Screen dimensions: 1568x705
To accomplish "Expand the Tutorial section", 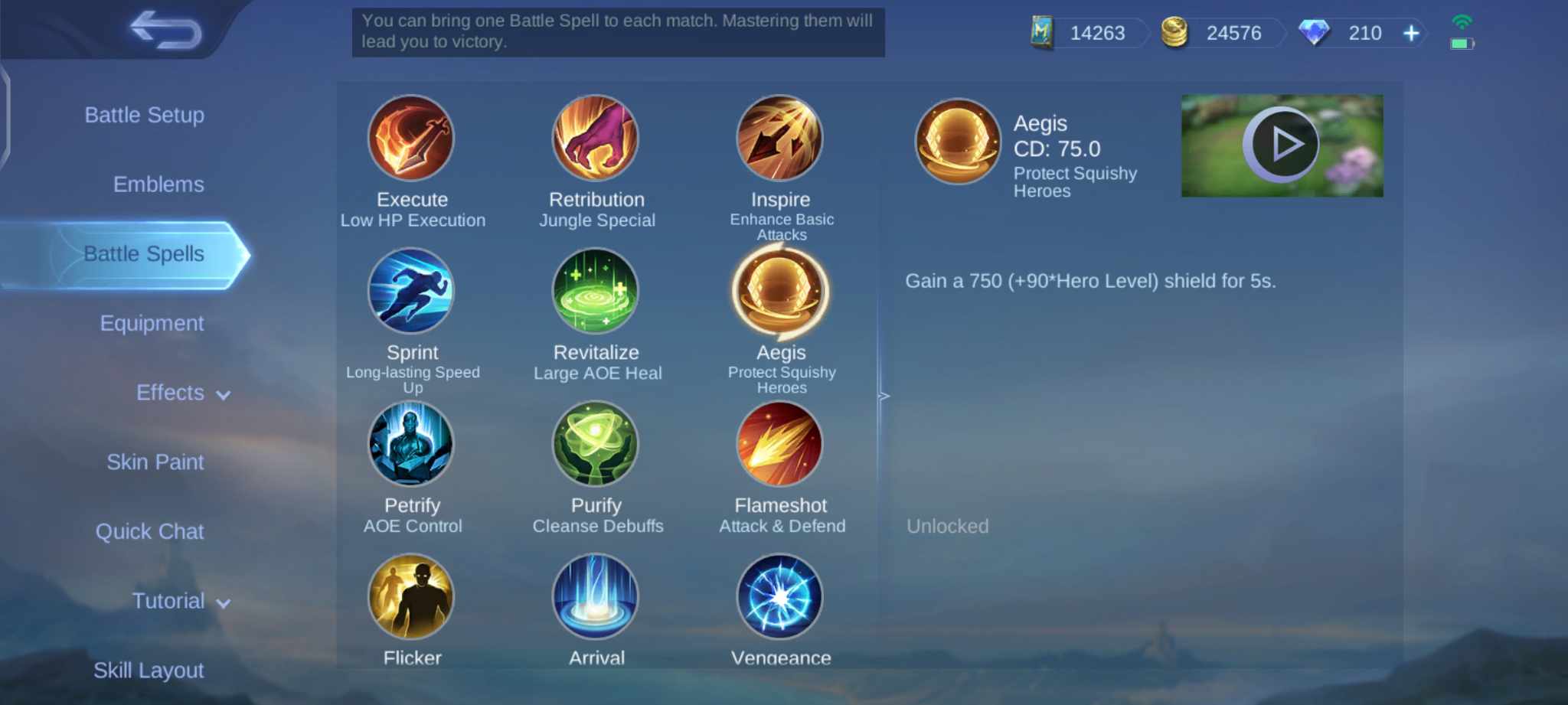I will coord(180,601).
